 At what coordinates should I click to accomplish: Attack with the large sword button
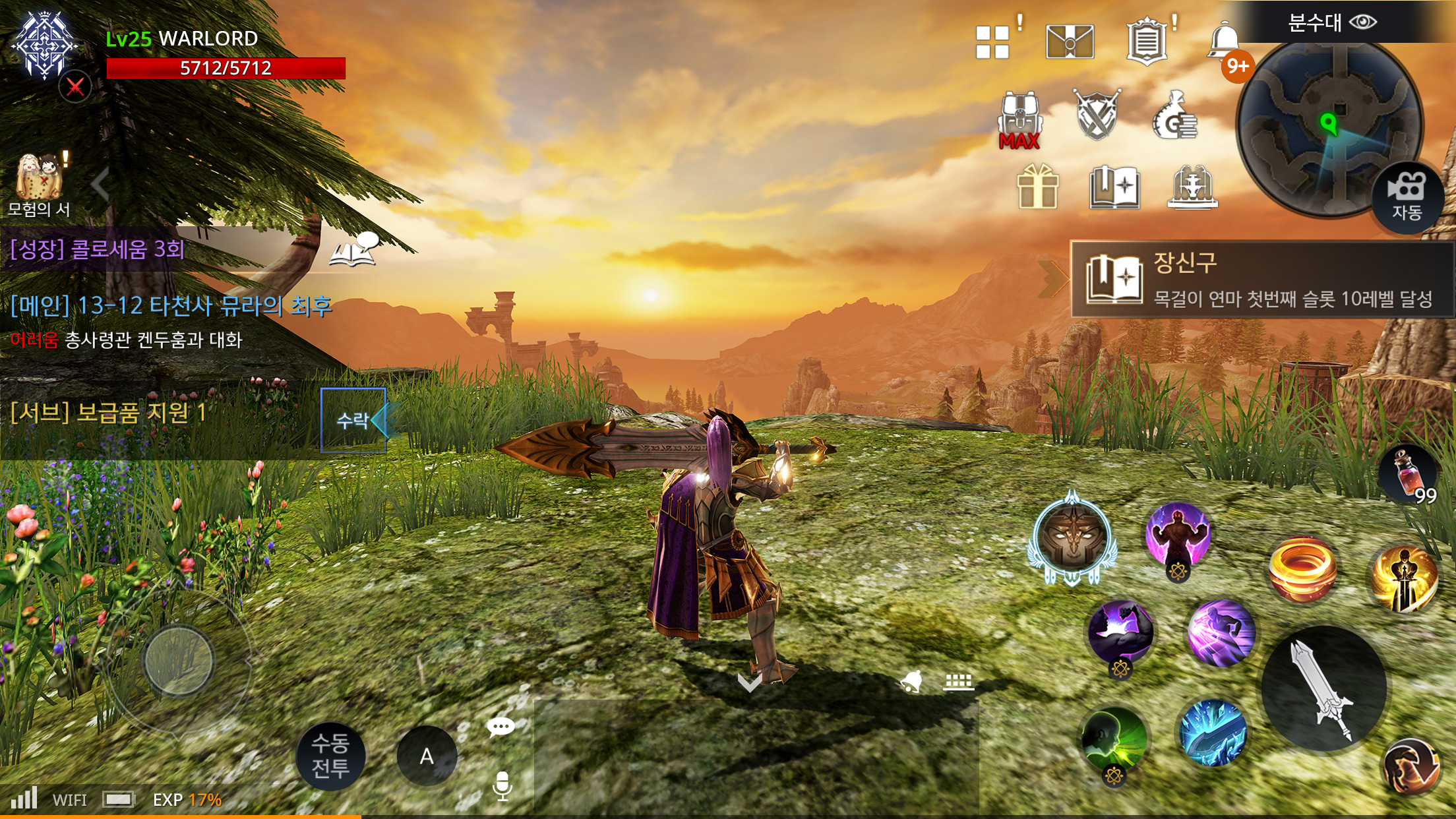[1324, 688]
